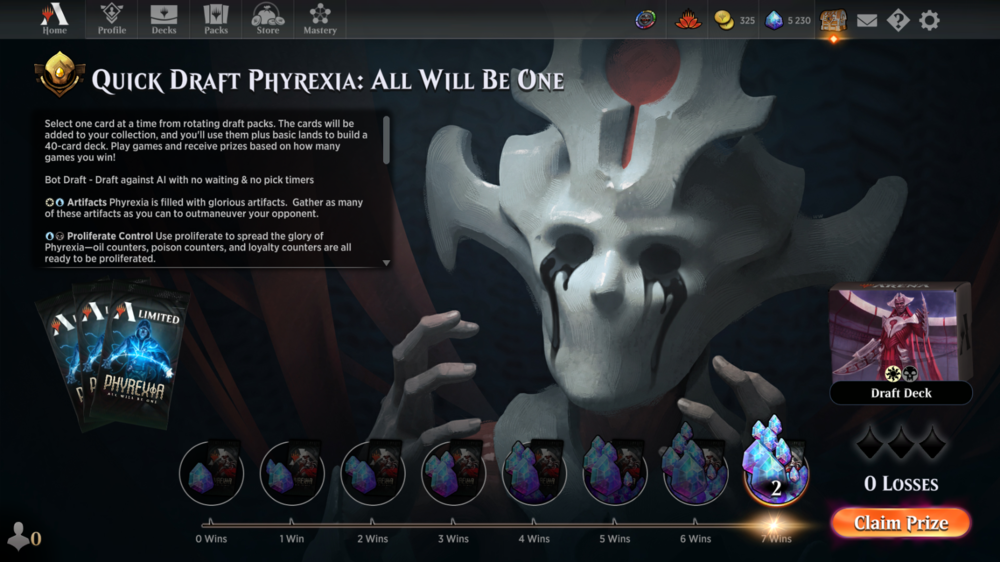This screenshot has width=1000, height=562.
Task: Go to the Home tab
Action: coord(54,19)
